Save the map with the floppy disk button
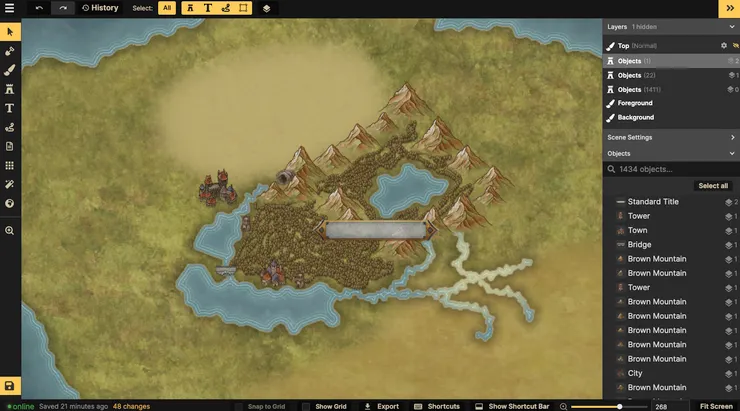 tap(10, 386)
